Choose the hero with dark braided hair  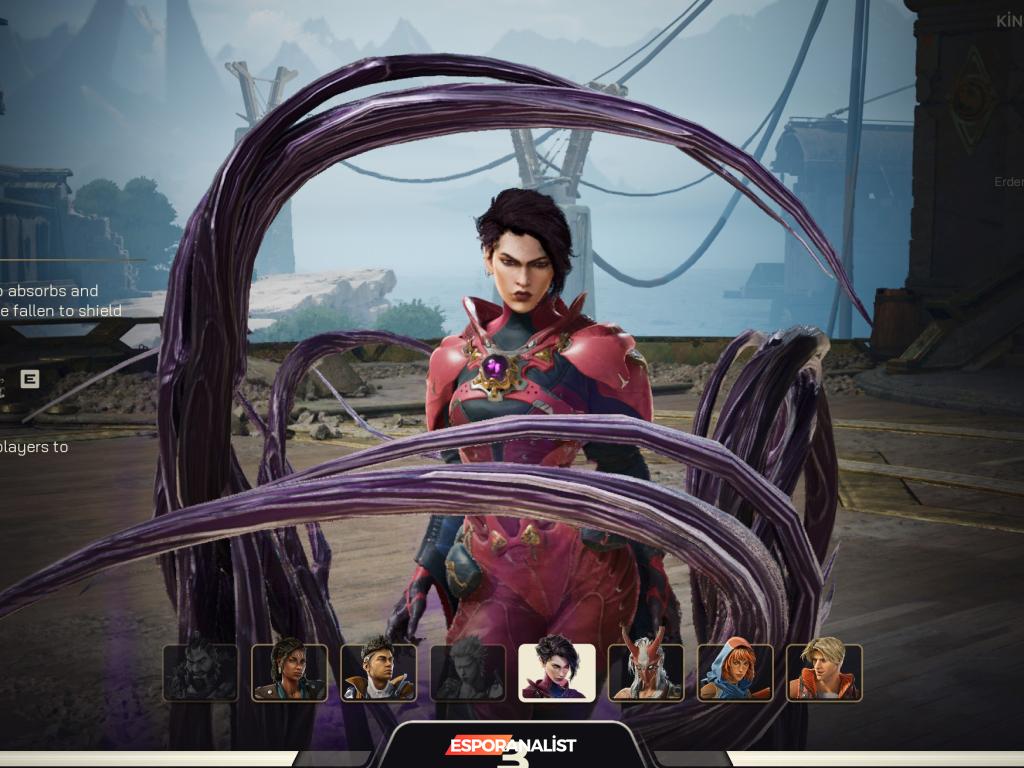(289, 672)
